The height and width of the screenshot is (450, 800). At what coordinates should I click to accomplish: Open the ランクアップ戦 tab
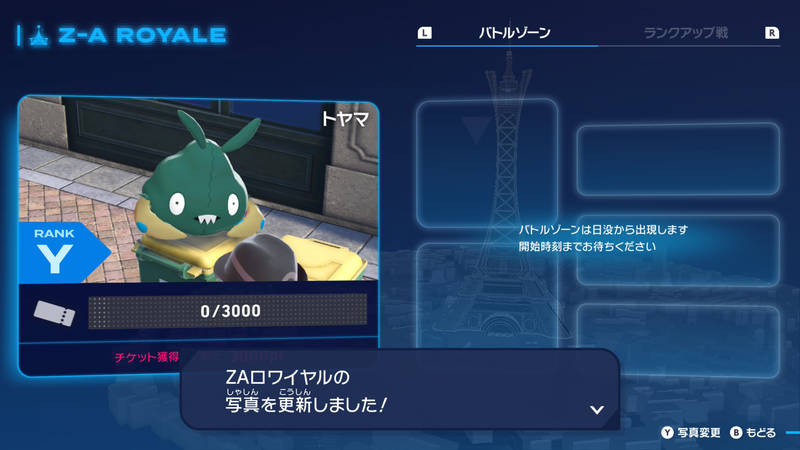pos(686,33)
